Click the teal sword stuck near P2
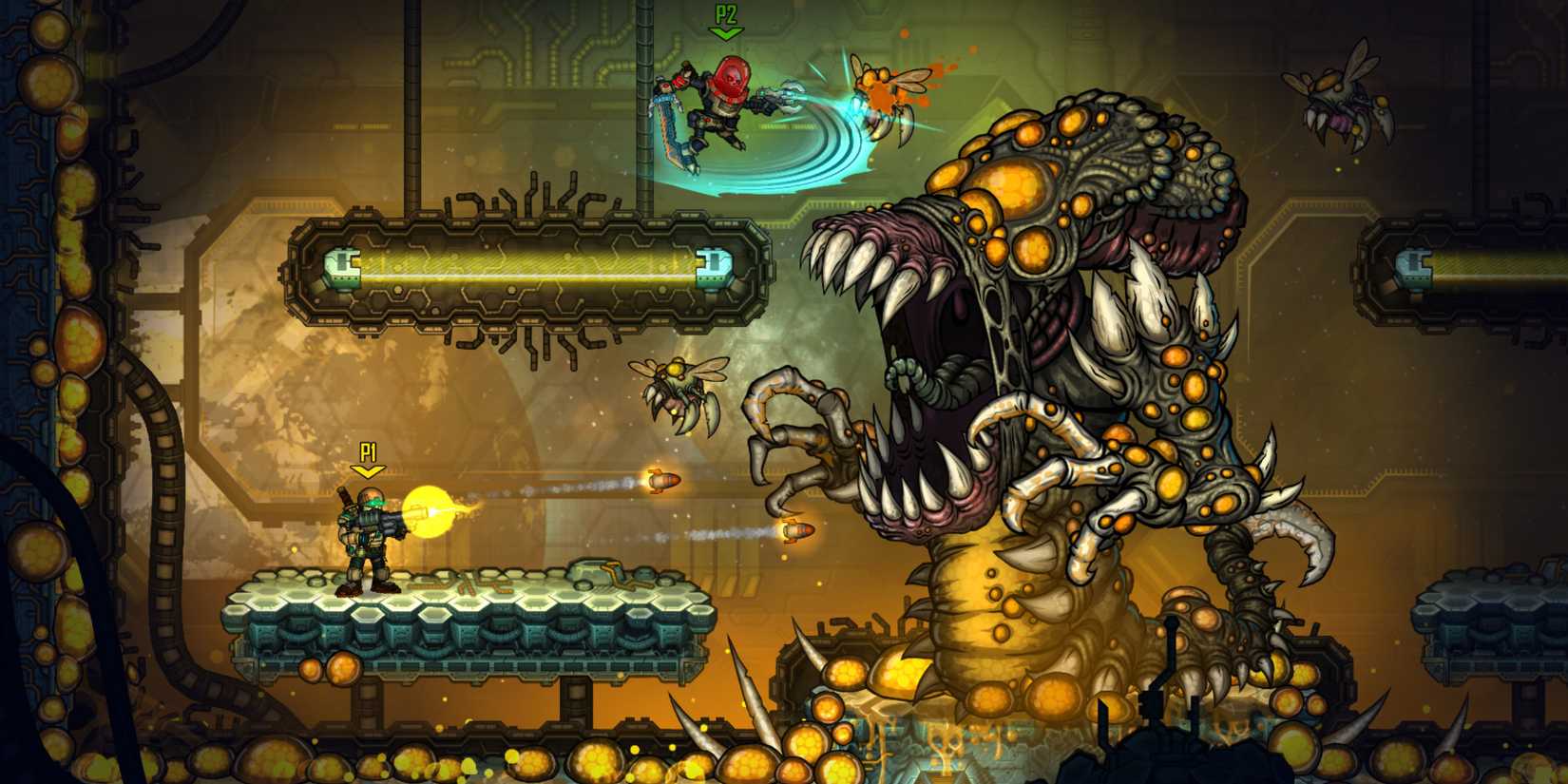Image resolution: width=1568 pixels, height=784 pixels. click(665, 124)
